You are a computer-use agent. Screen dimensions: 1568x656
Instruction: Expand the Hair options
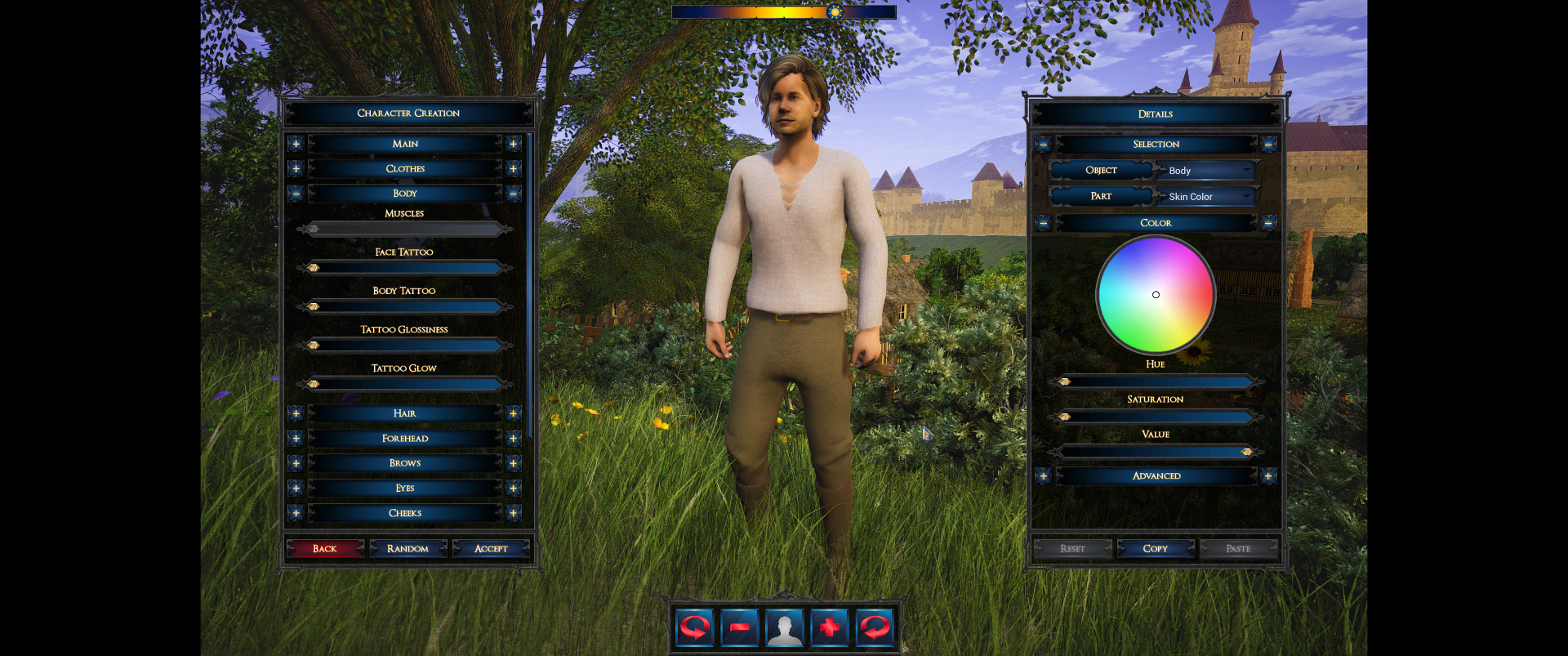tap(405, 413)
